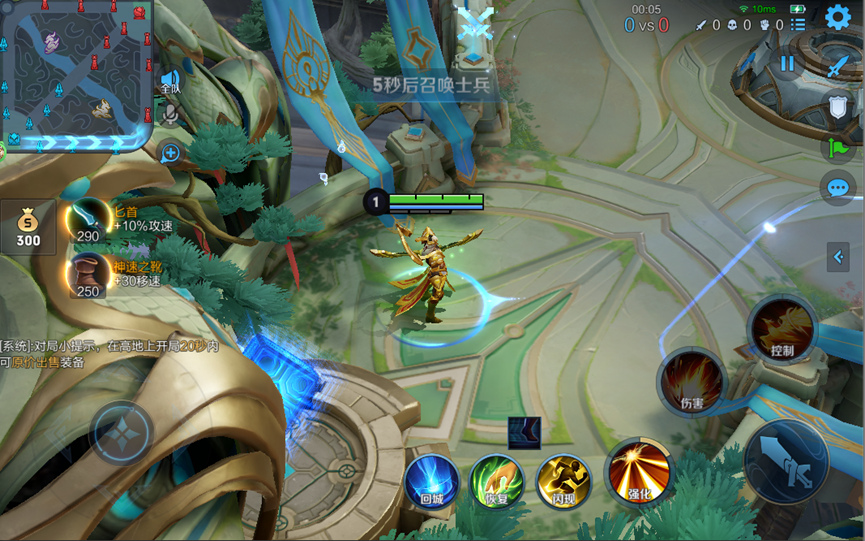Buy the 匕首 dagger for 290
865x541 pixels.
(x=88, y=220)
